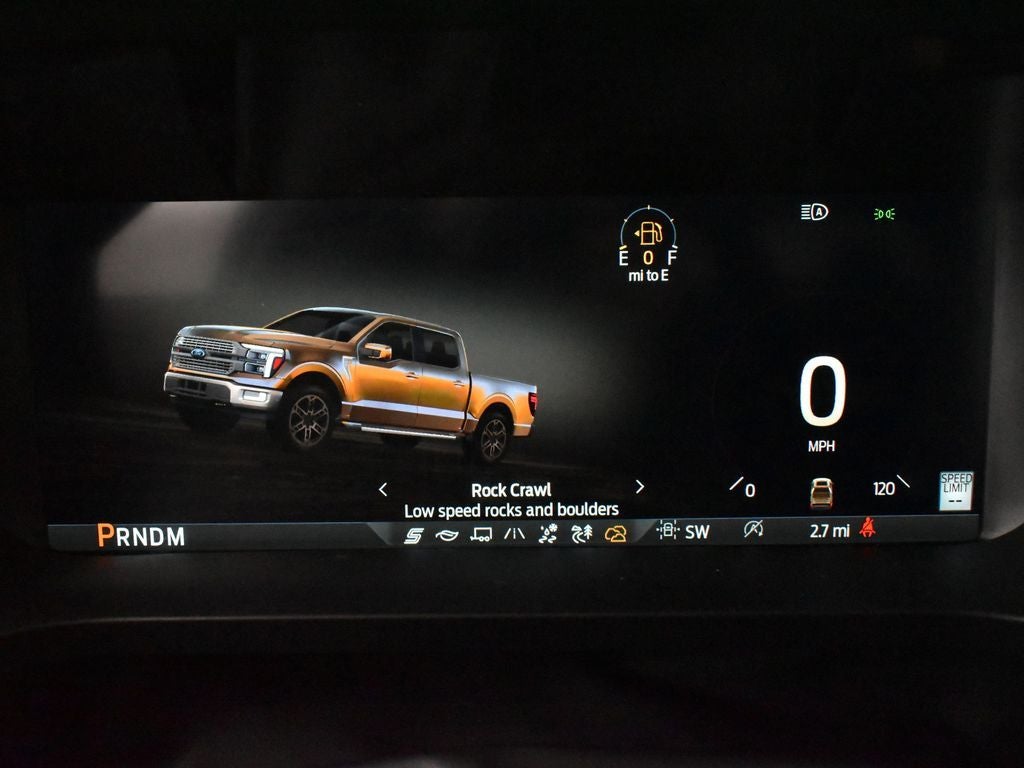The height and width of the screenshot is (768, 1024).
Task: Click the Speed Limit sign indicator
Action: (956, 491)
